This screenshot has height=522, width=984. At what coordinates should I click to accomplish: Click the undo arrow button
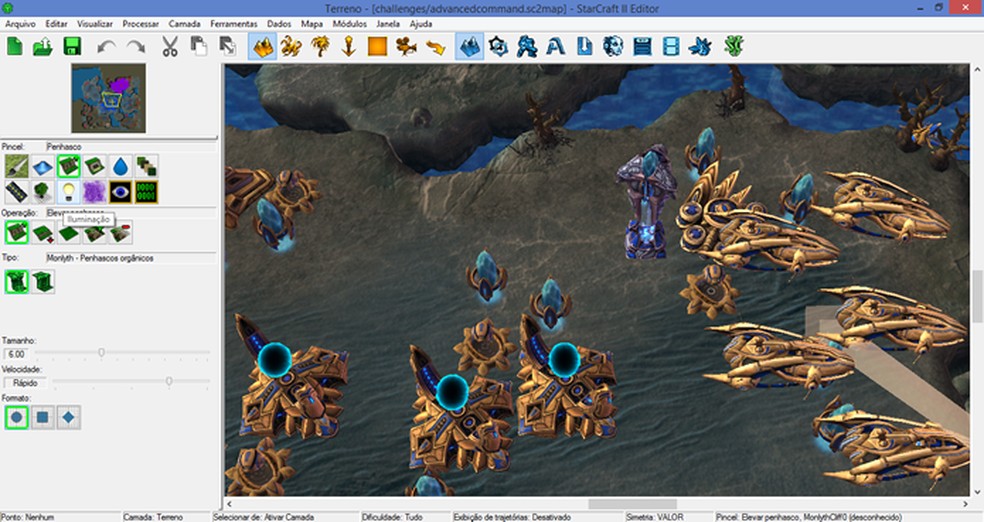click(x=106, y=46)
